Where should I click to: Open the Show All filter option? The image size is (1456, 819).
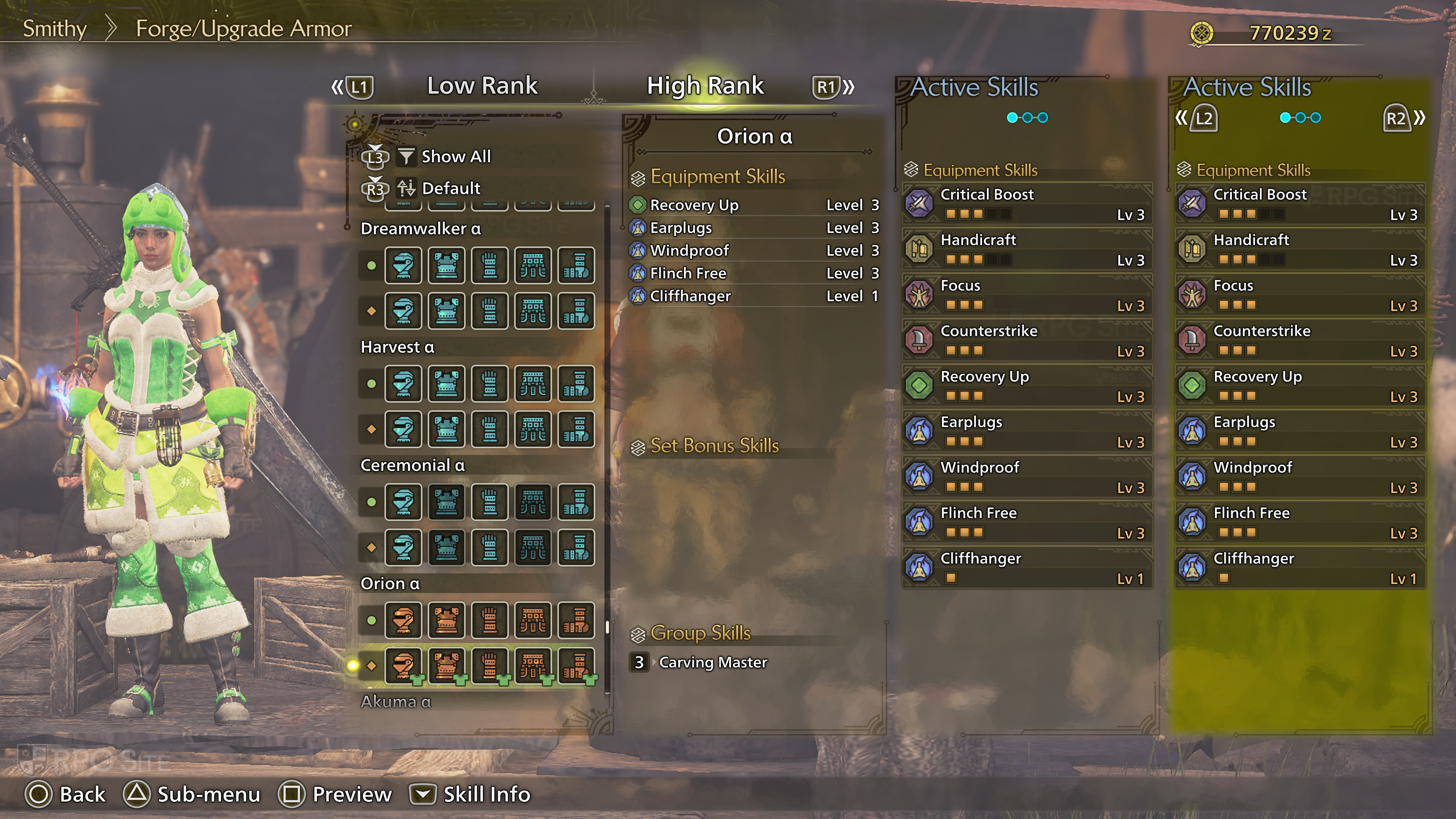455,157
